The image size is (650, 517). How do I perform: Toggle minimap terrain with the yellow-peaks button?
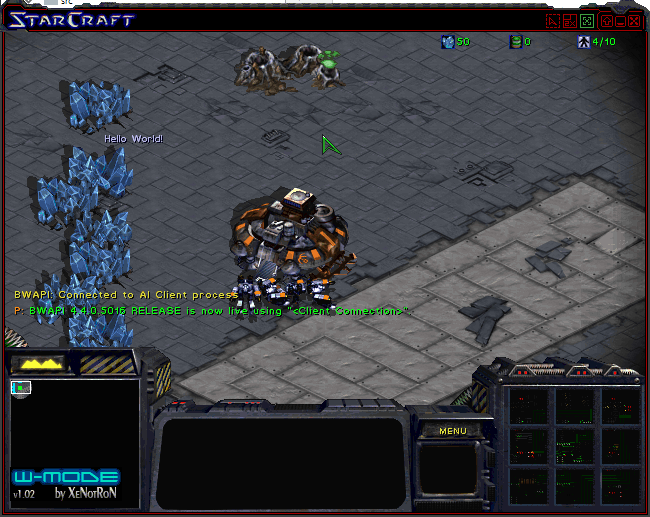tap(38, 363)
